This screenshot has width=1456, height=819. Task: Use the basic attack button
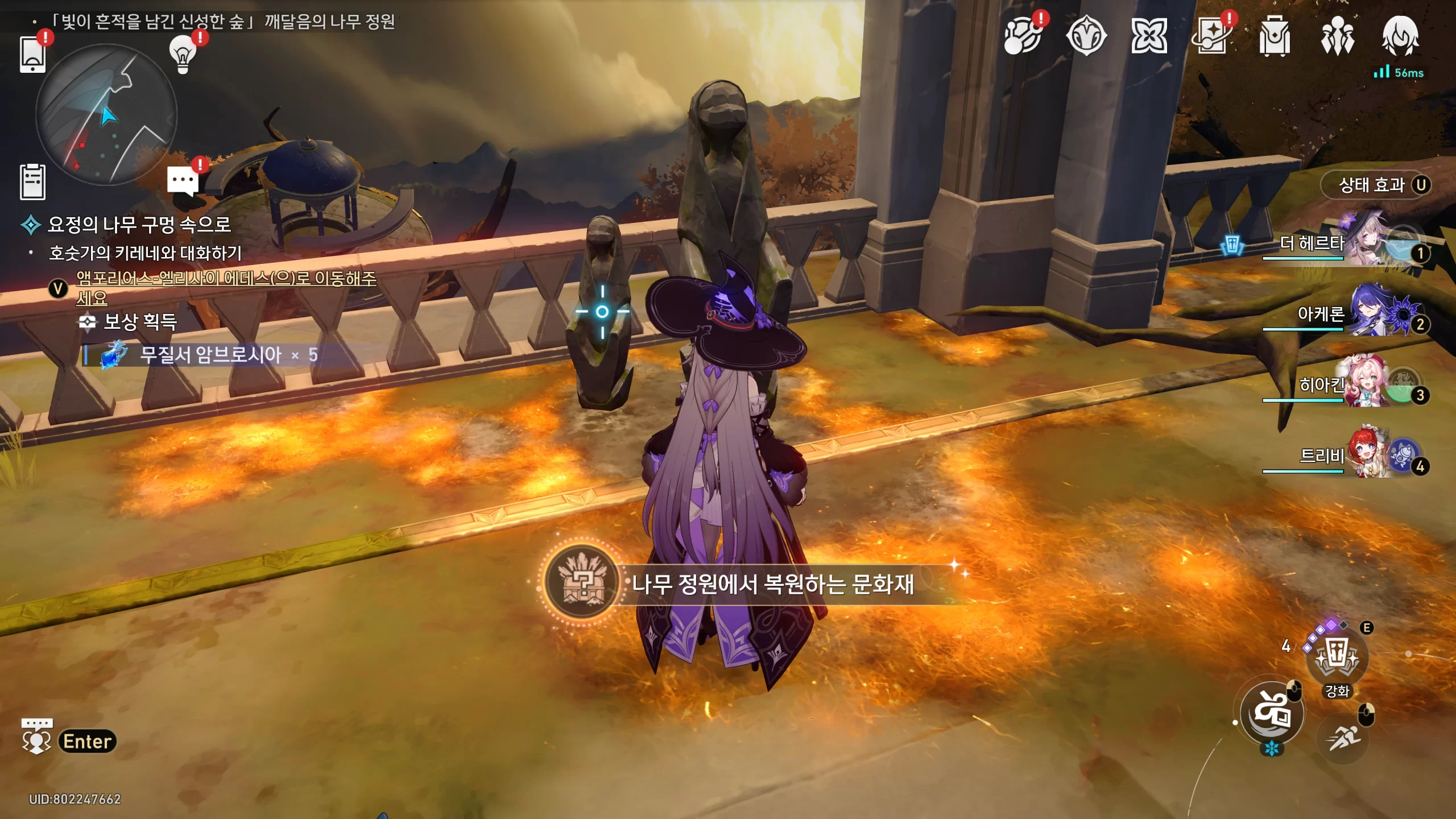pos(1272,713)
